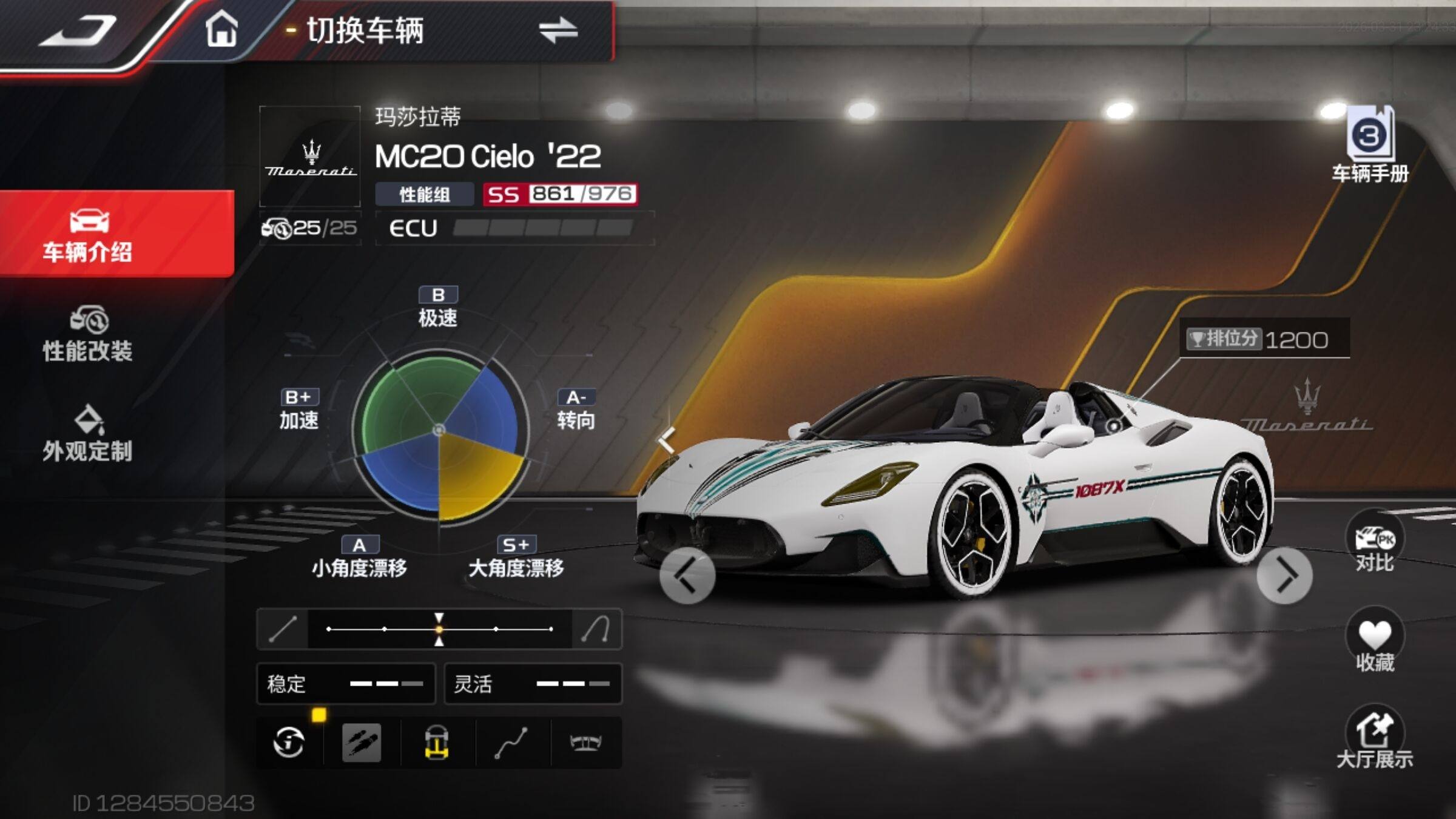
Task: Click the vehicle info refresh icon
Action: [289, 743]
